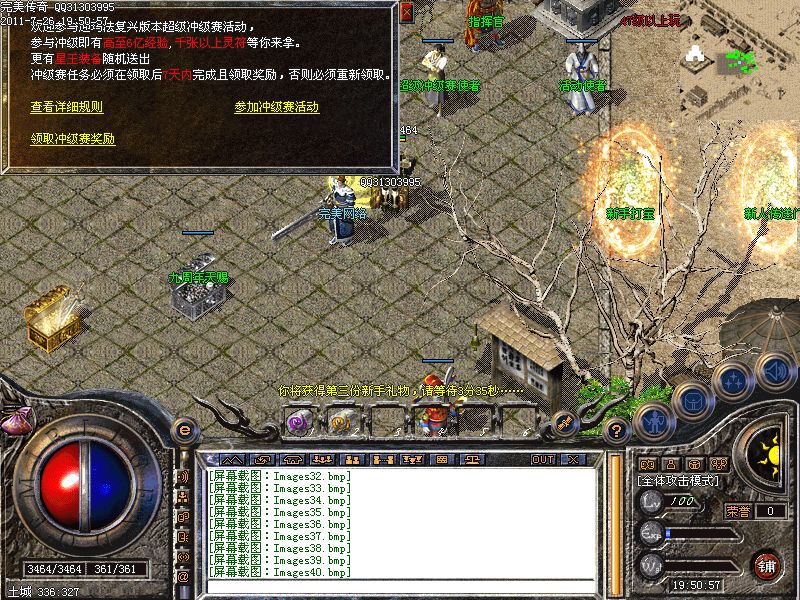Click the round 'e' button left of the belt

click(183, 429)
